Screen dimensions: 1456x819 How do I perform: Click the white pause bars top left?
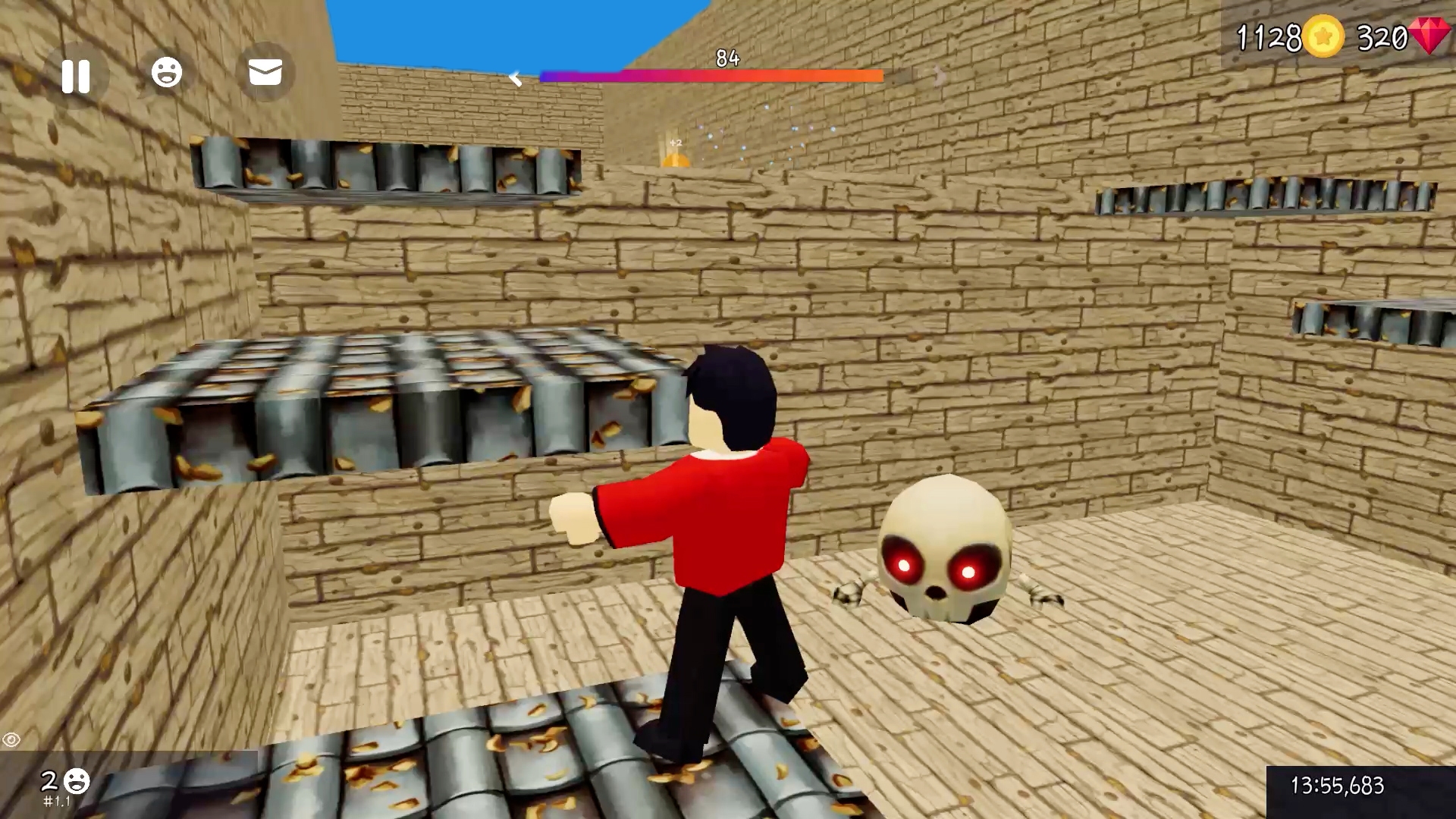(77, 75)
